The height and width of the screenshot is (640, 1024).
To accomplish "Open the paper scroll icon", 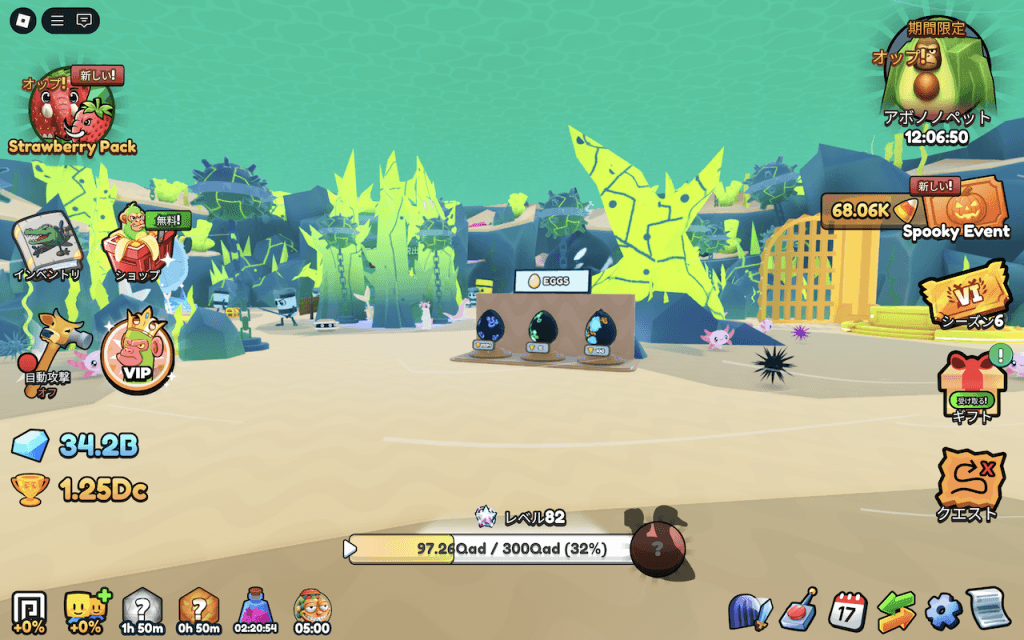I will 990,609.
